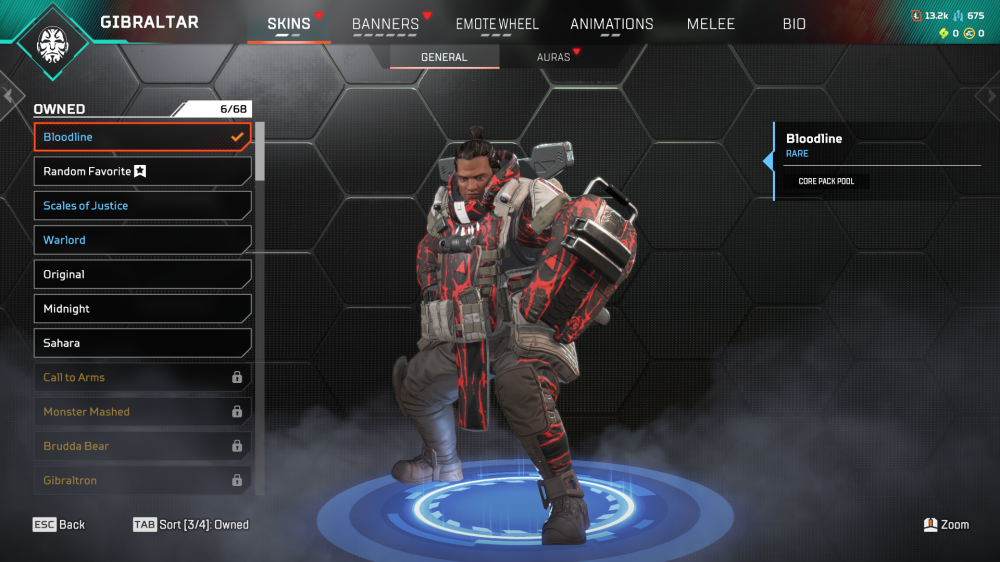Inspect the locked Monster Mashed skin

(142, 412)
